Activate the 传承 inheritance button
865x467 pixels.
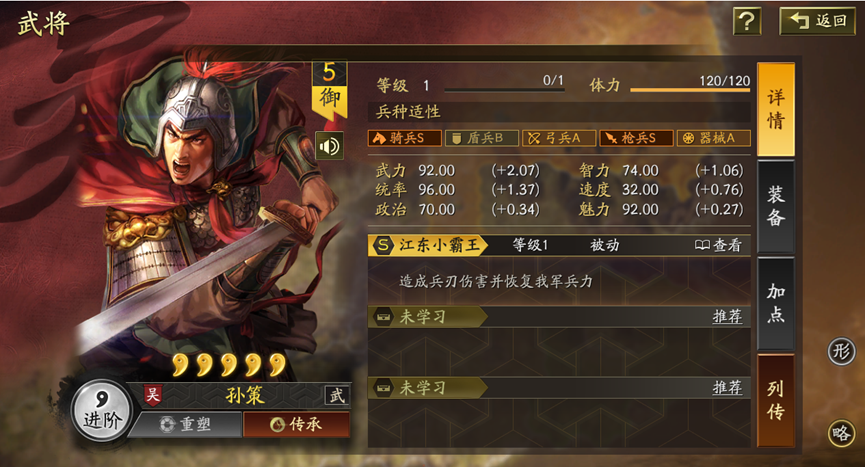tap(296, 424)
